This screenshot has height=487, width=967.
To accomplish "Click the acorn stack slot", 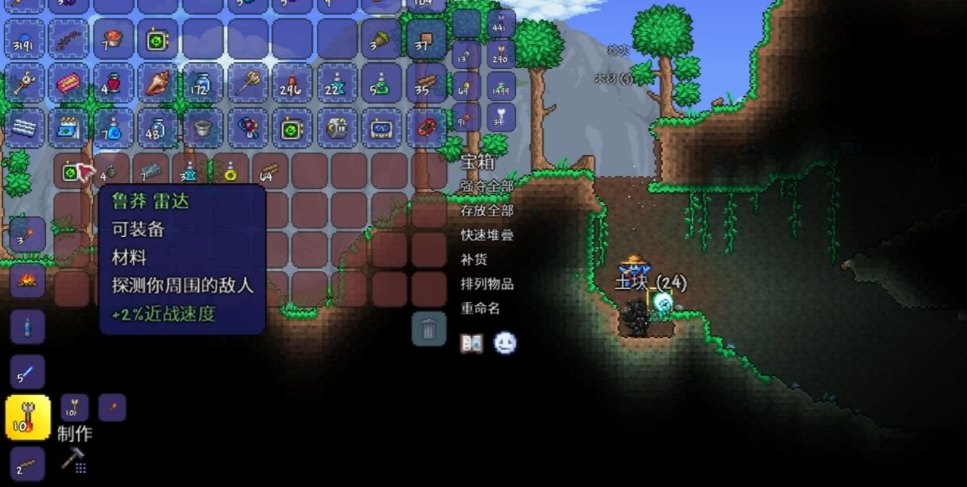I will point(381,39).
